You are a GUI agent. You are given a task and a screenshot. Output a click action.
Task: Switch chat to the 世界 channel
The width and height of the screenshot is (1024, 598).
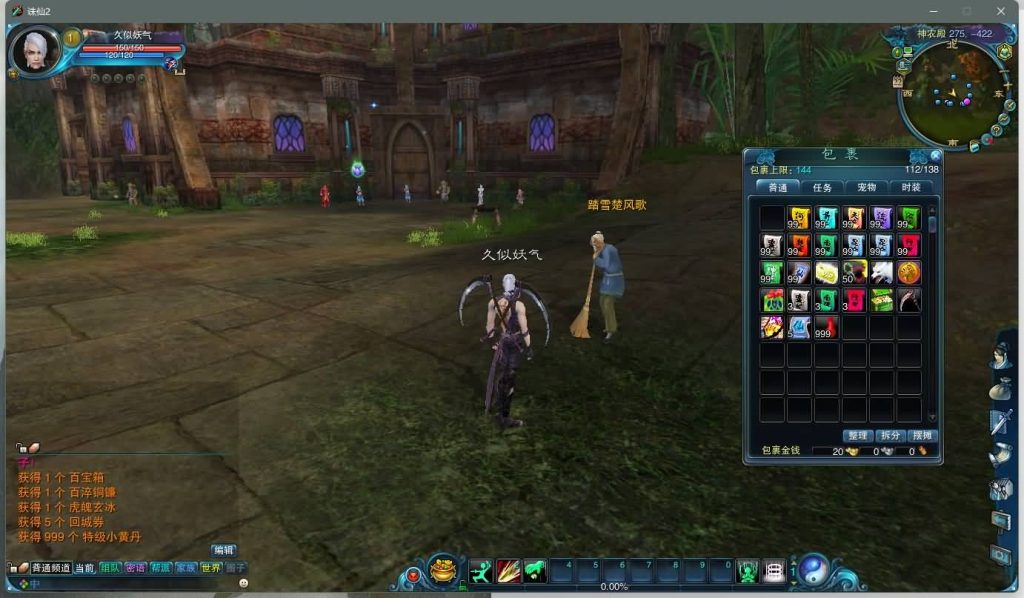pos(211,568)
